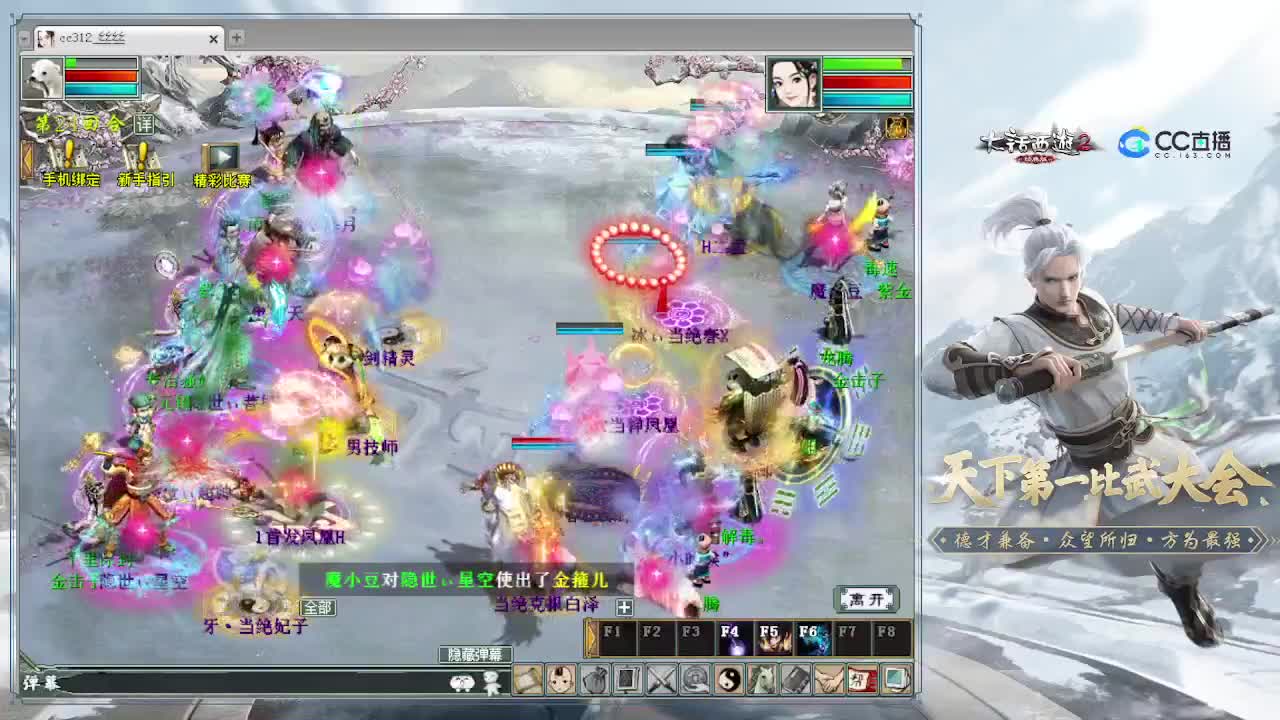
Task: Click the 离开 leave button
Action: [x=866, y=600]
